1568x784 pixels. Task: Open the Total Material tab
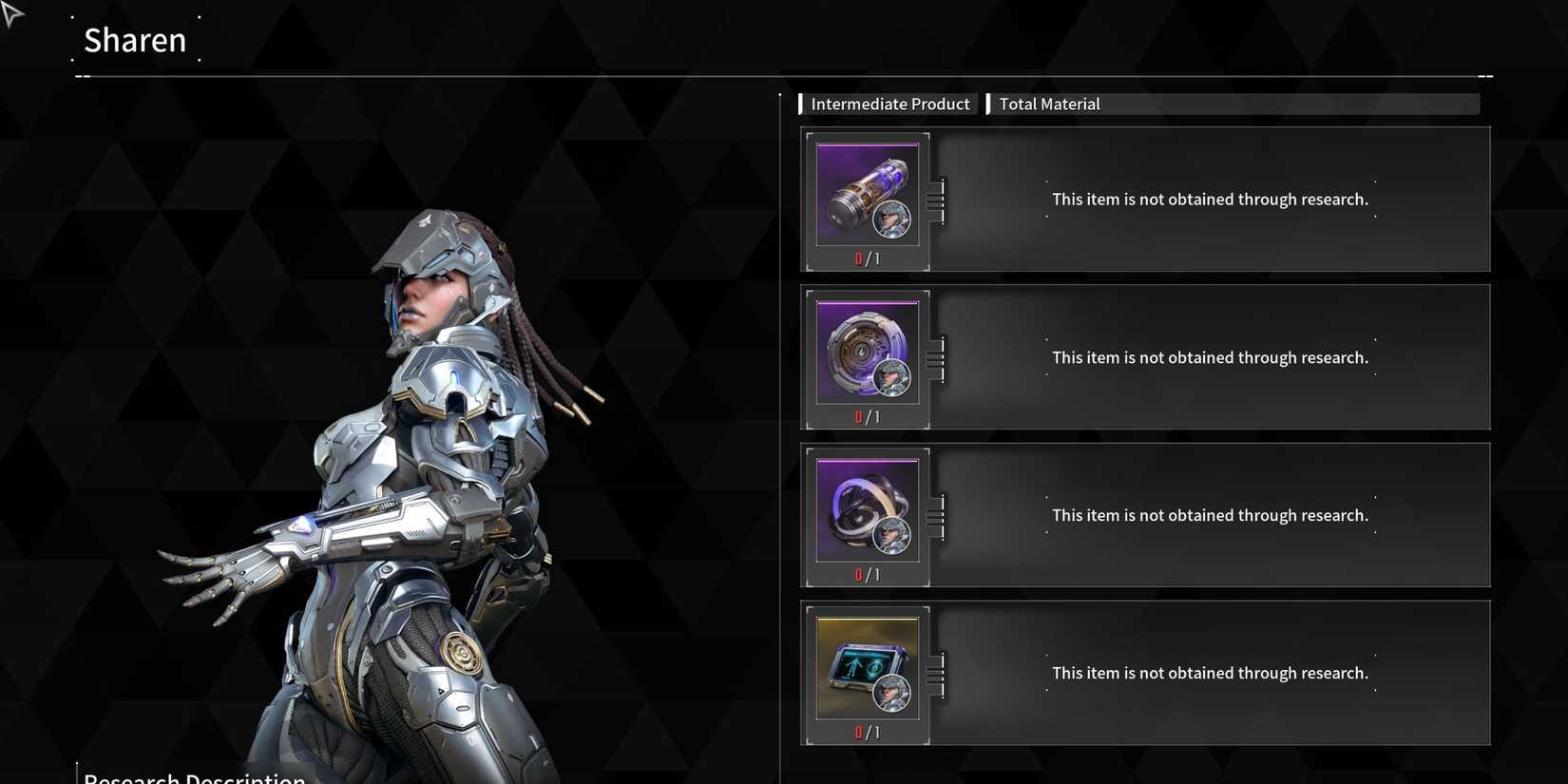1049,104
